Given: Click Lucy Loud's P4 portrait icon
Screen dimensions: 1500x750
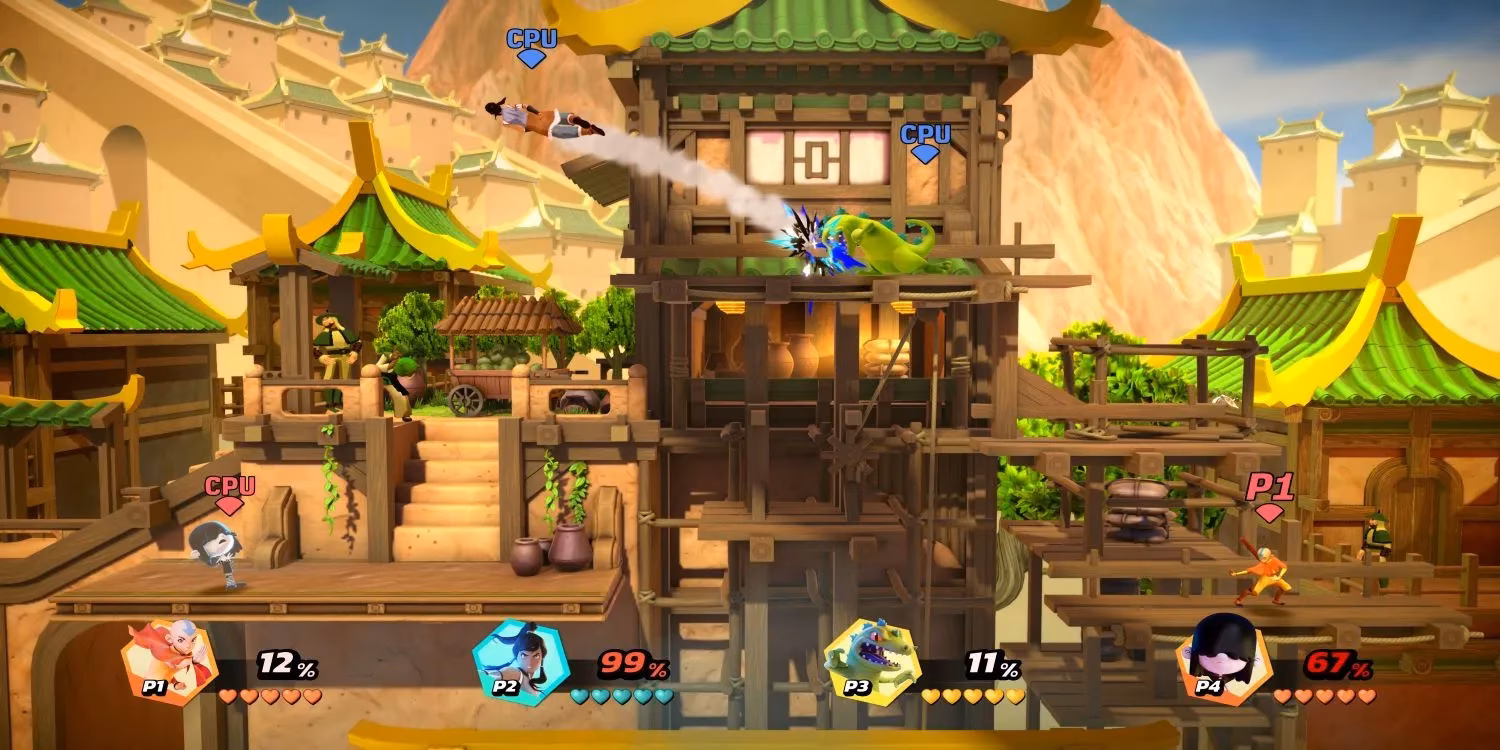Looking at the screenshot, I should [x=1228, y=660].
